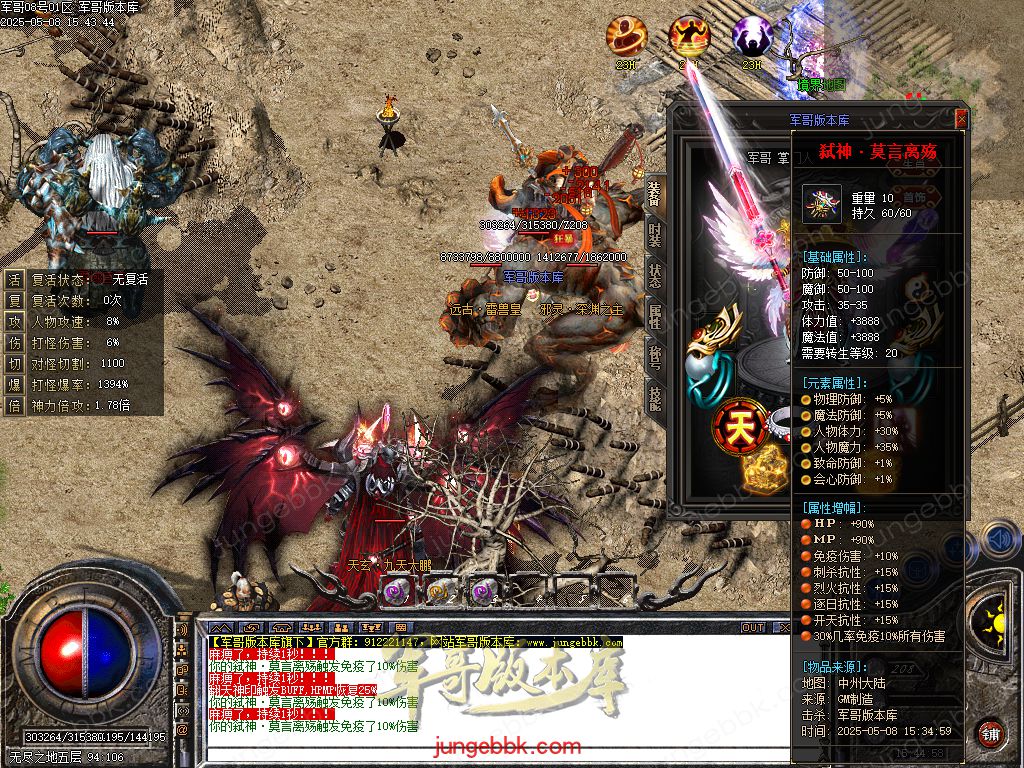
Task: Use the orange scroll in hotbar slot two
Action: click(x=437, y=591)
